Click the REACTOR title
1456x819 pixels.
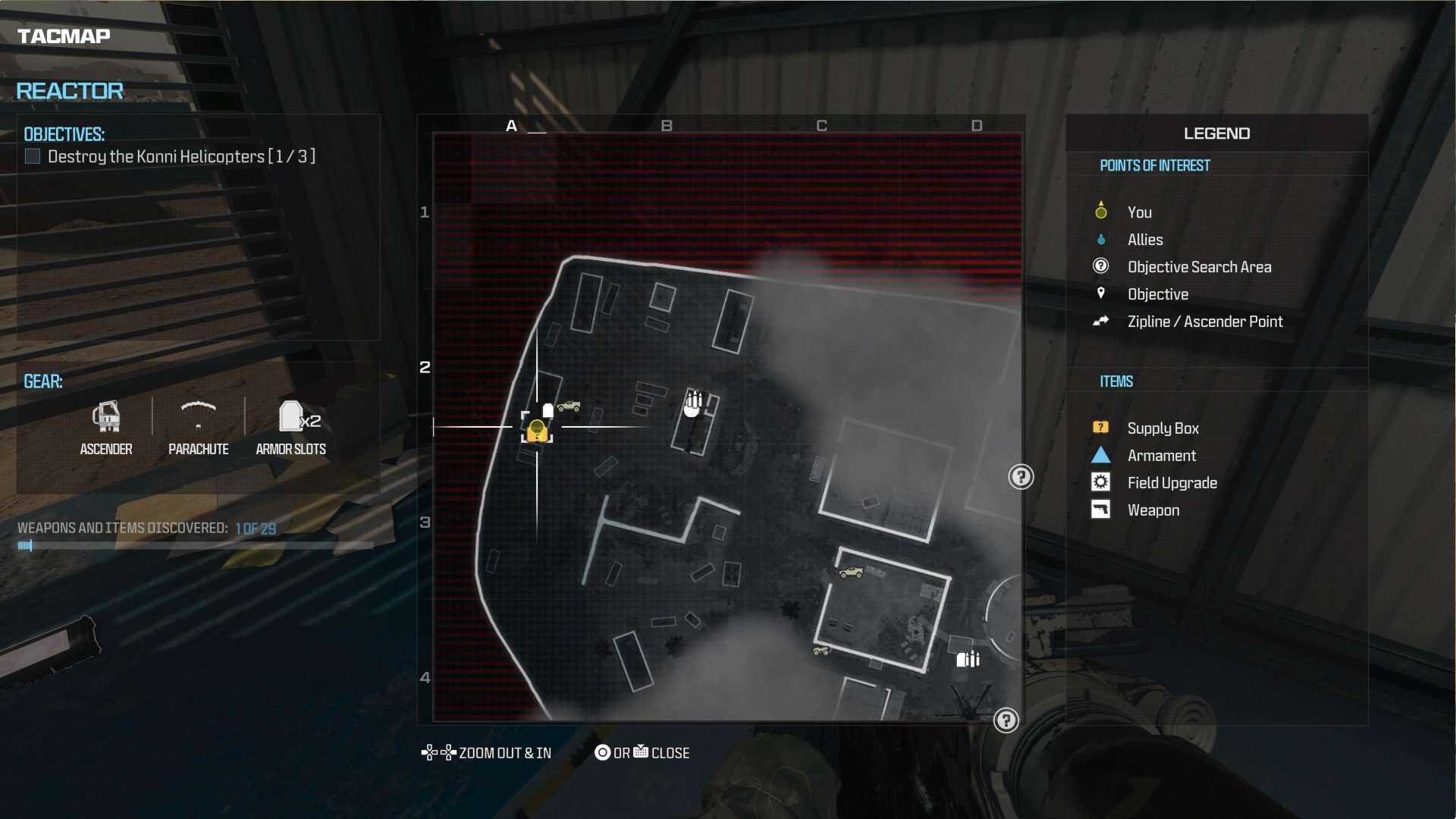pyautogui.click(x=69, y=90)
